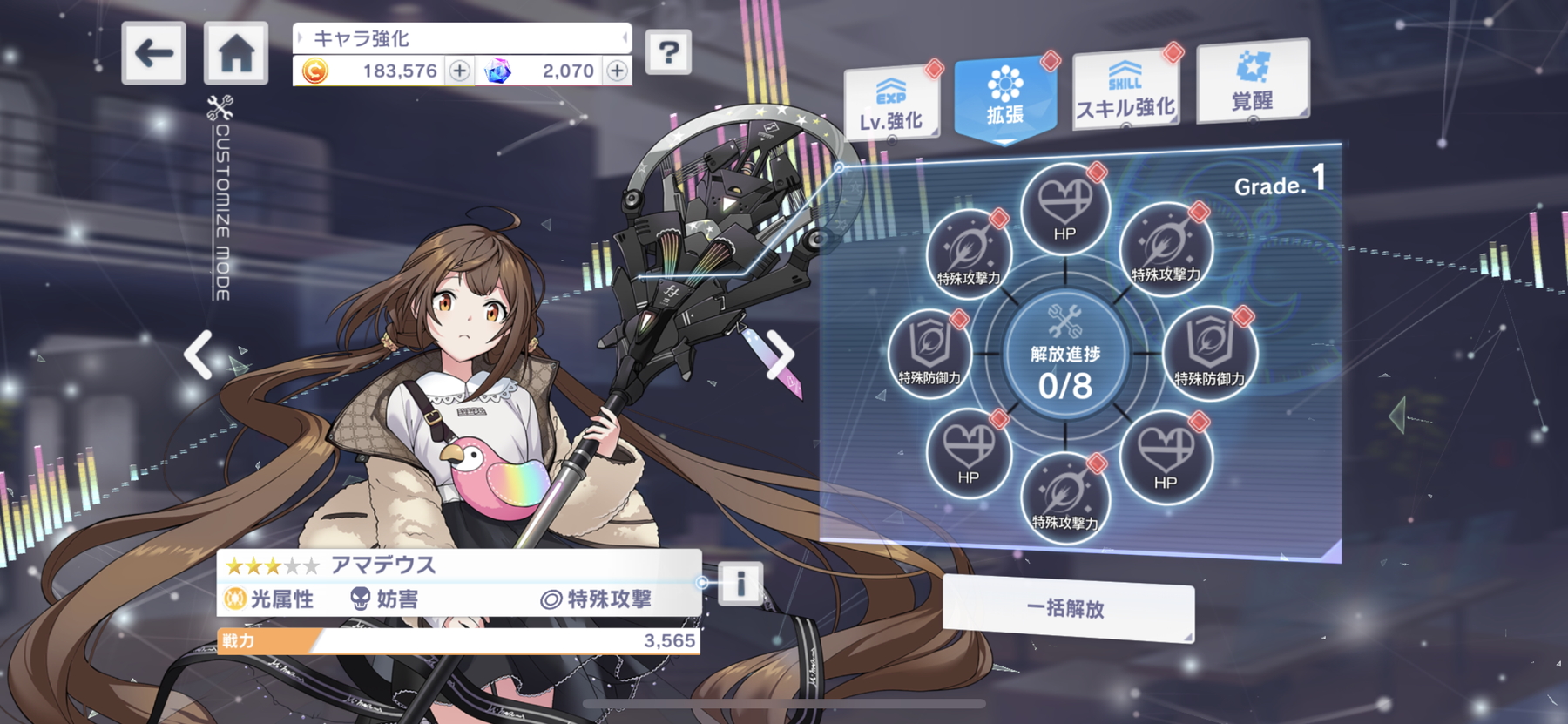
Task: Tap the 一括解放 button
Action: (x=1067, y=609)
